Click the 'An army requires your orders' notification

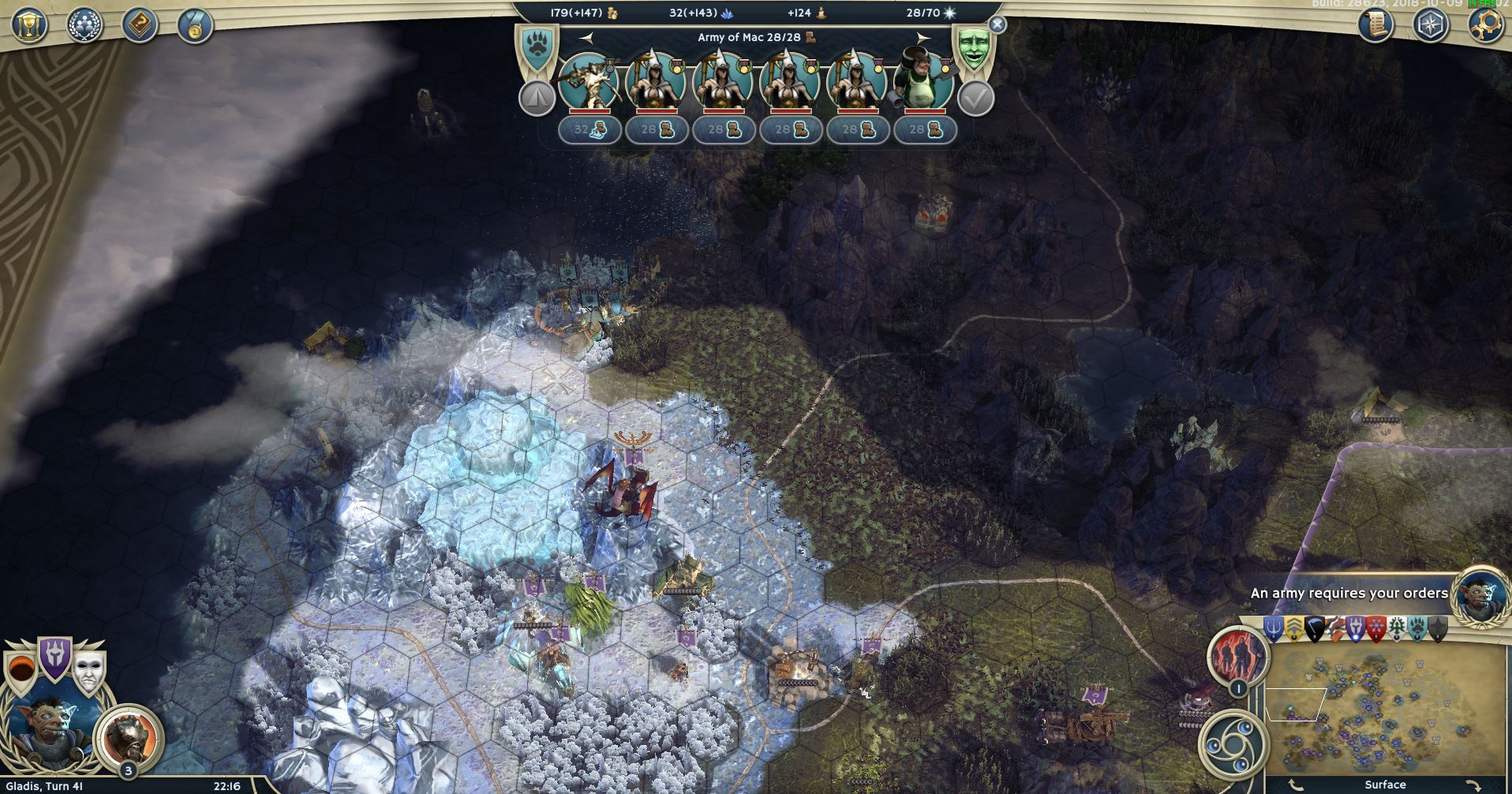(x=1349, y=593)
